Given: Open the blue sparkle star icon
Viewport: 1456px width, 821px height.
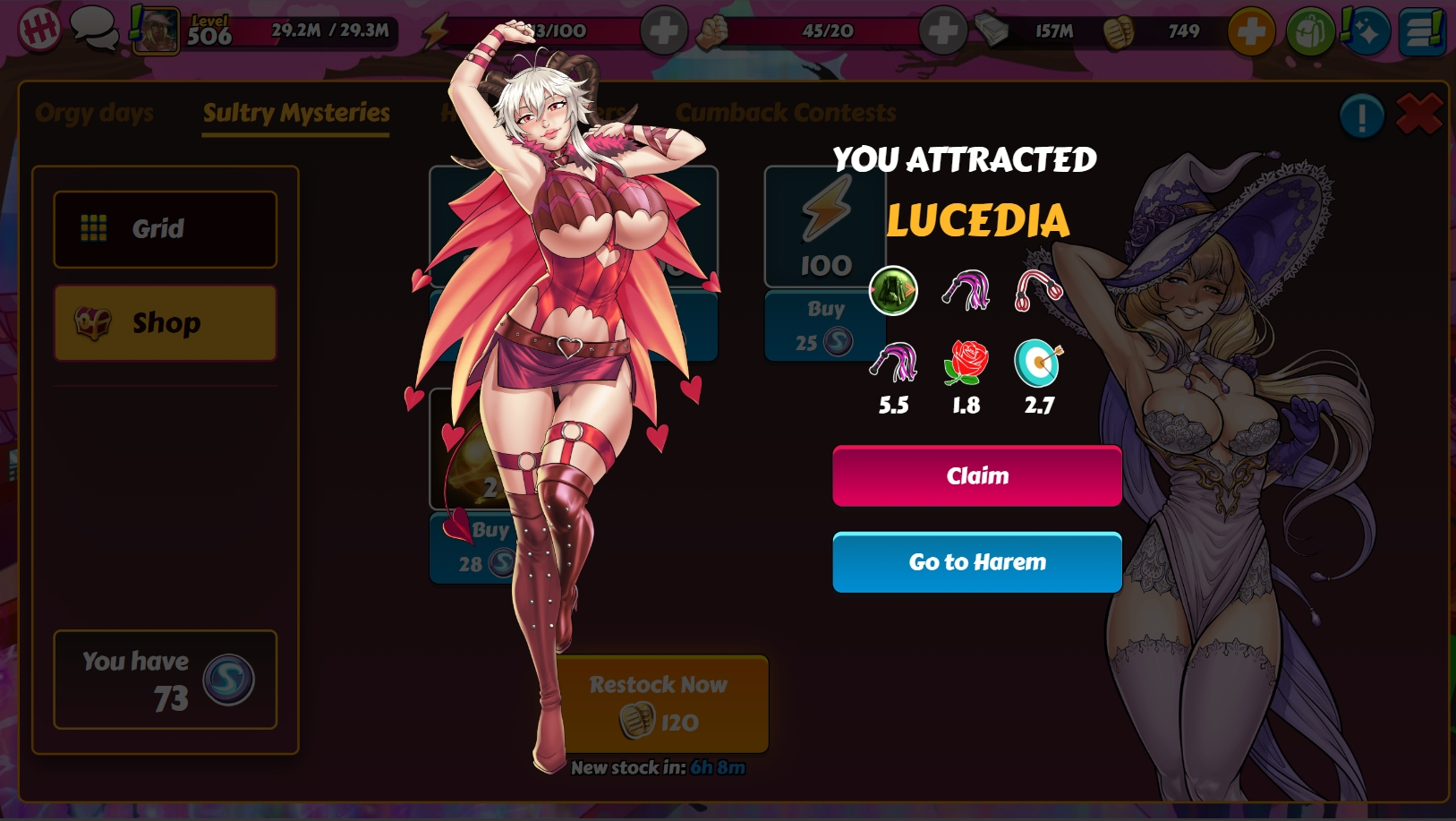Looking at the screenshot, I should (1367, 31).
